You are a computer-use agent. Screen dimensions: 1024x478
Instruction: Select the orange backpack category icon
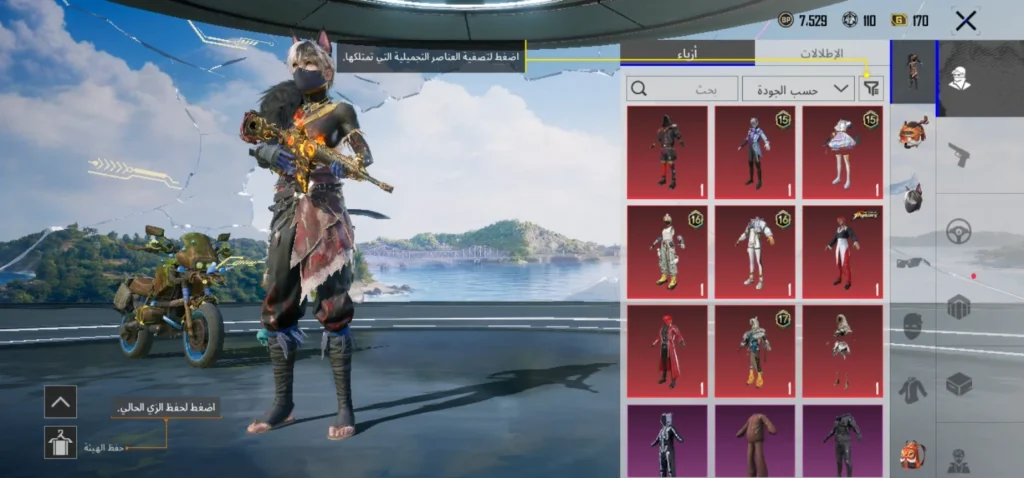coord(912,453)
